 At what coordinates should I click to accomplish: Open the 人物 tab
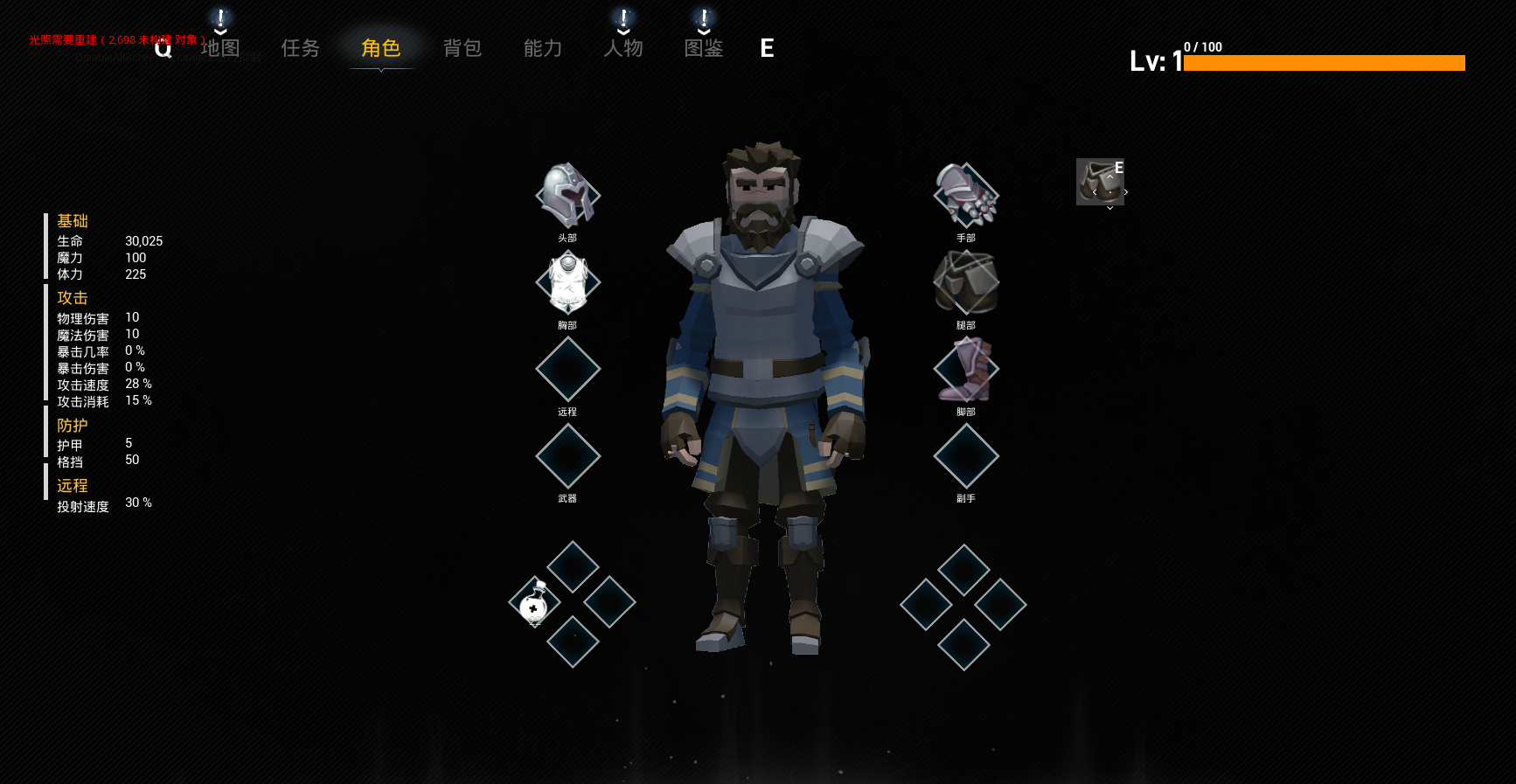coord(623,48)
